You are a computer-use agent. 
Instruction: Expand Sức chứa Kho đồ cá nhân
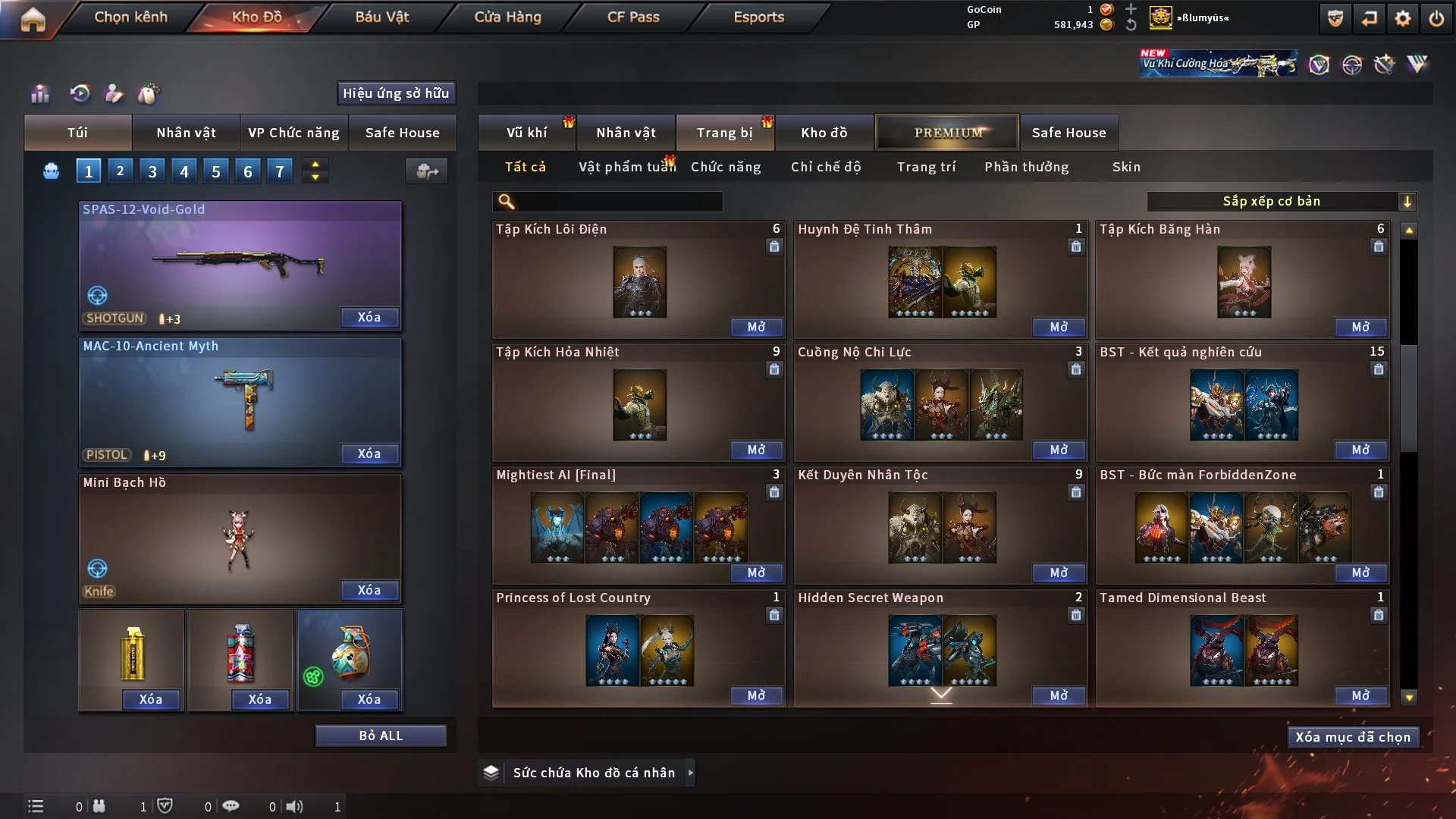(x=690, y=773)
